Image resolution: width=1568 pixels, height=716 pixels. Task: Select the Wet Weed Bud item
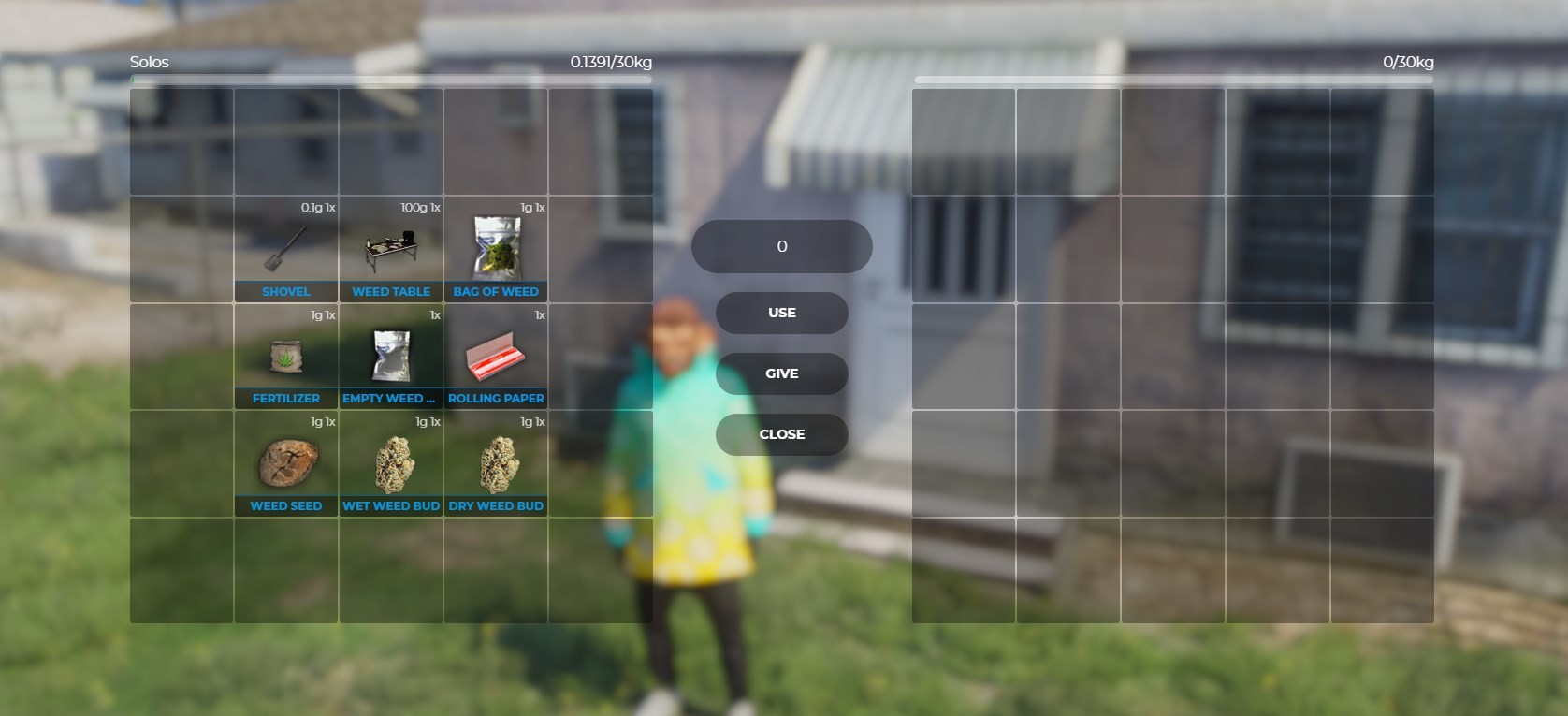click(391, 464)
